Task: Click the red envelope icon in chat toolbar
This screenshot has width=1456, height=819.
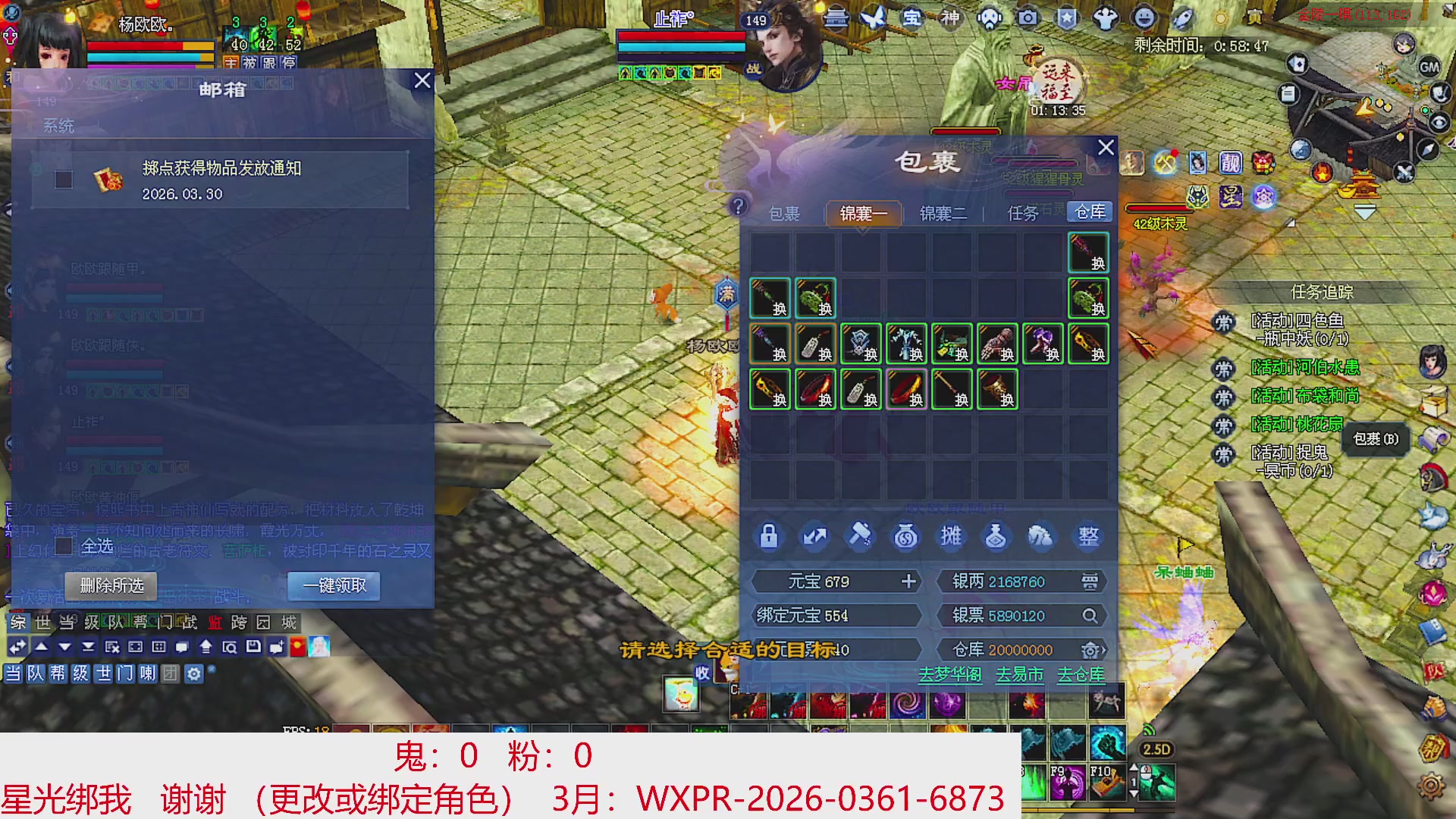Action: (x=297, y=647)
